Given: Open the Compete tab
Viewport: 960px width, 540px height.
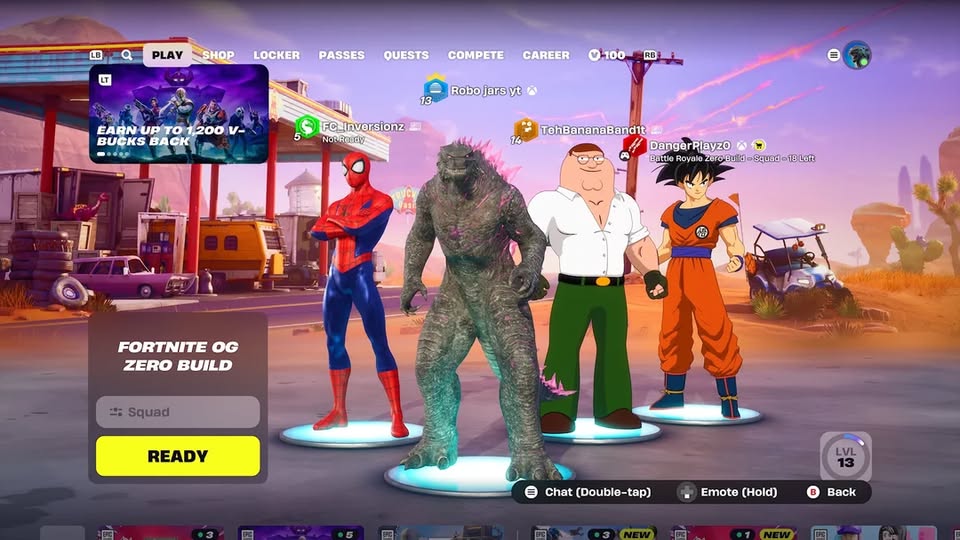Looking at the screenshot, I should pos(476,55).
